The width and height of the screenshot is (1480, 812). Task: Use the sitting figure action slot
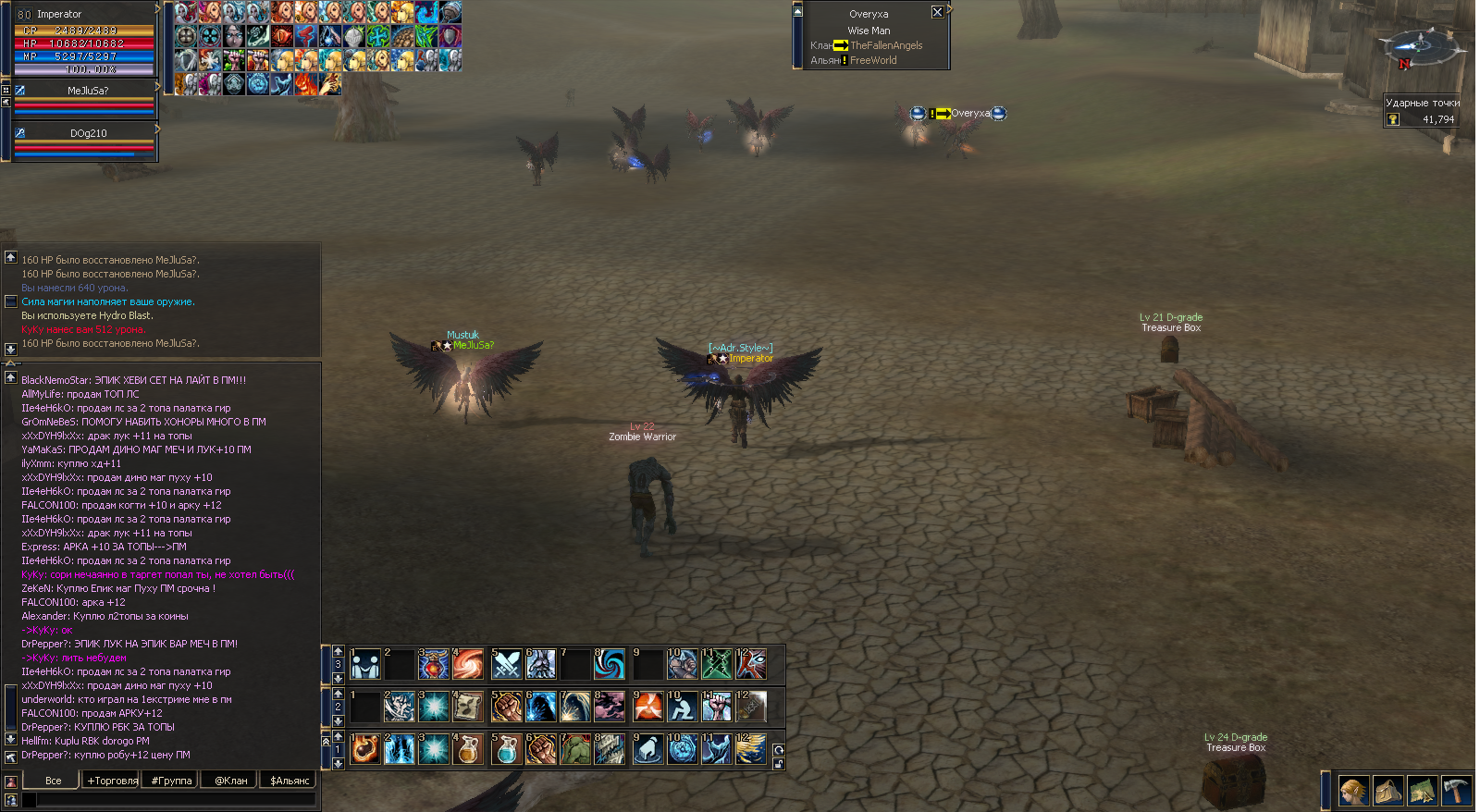tap(682, 707)
